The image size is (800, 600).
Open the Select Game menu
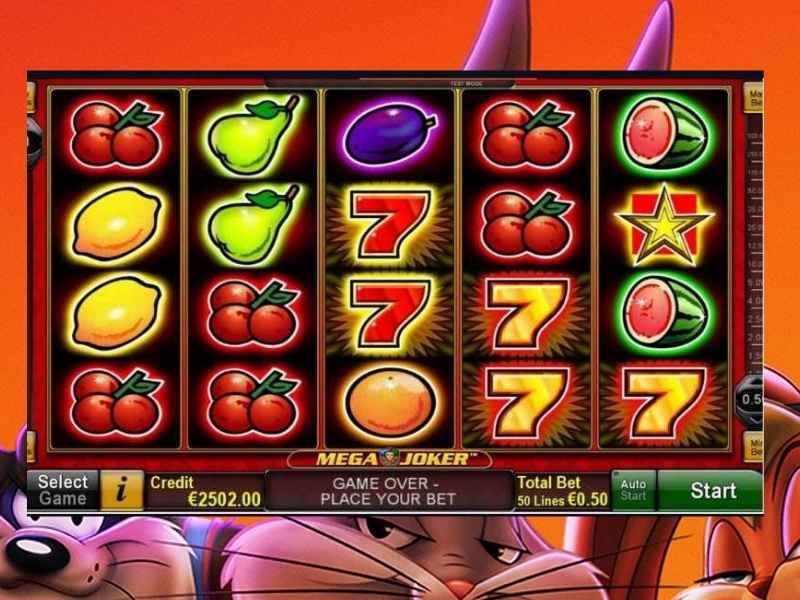click(x=62, y=490)
